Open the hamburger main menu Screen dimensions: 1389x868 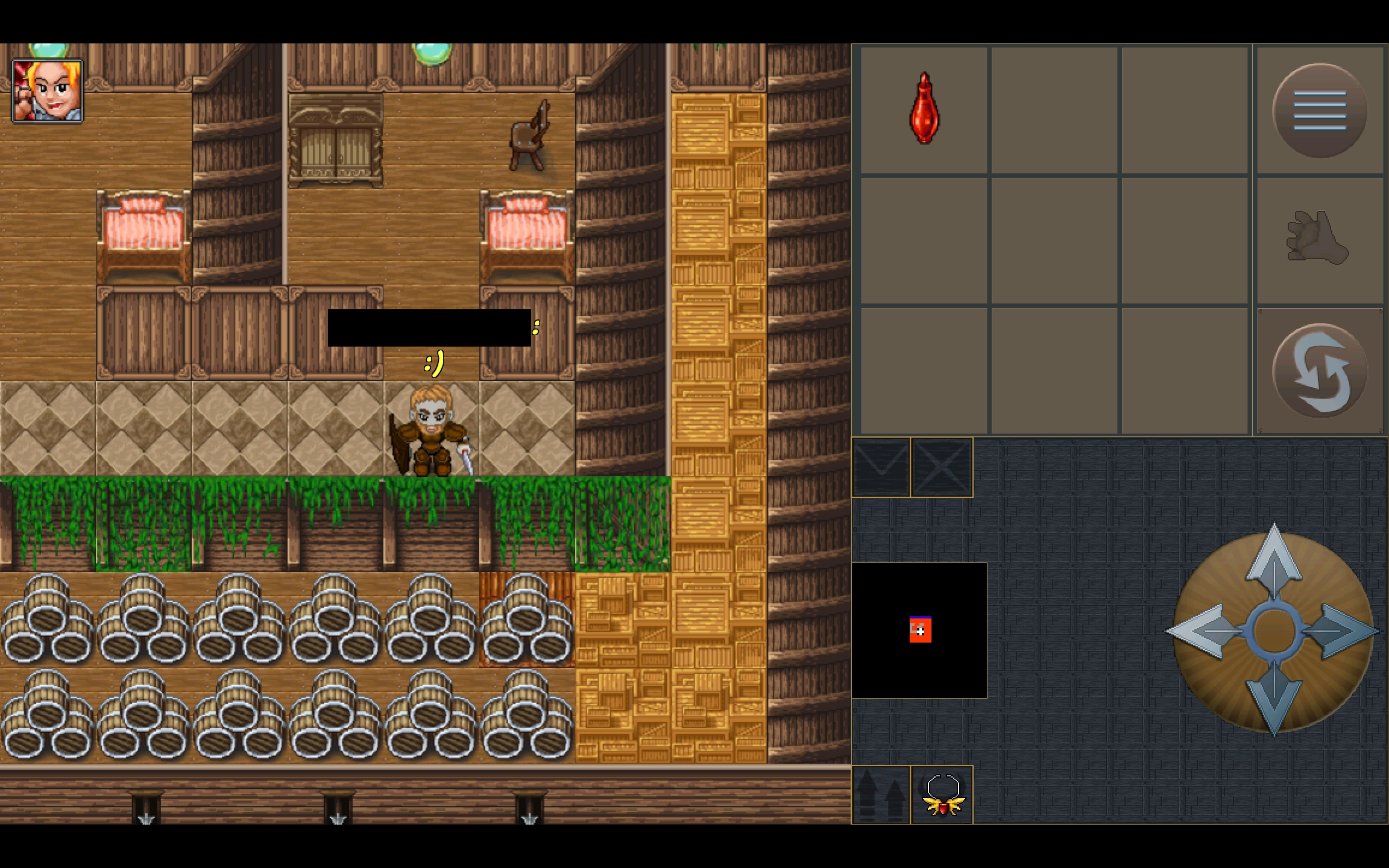[x=1319, y=110]
